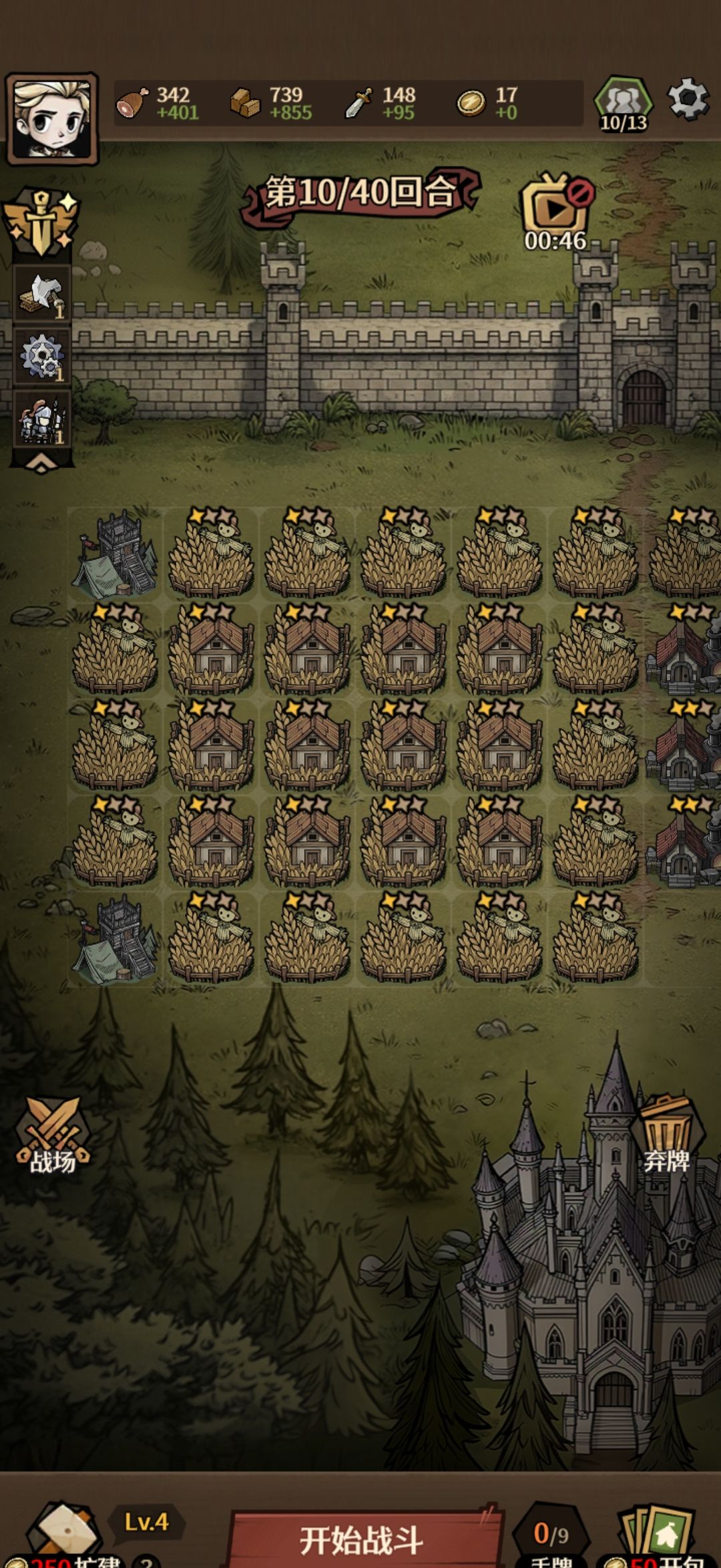
Task: Select the top watchtower camp tile
Action: (115, 554)
